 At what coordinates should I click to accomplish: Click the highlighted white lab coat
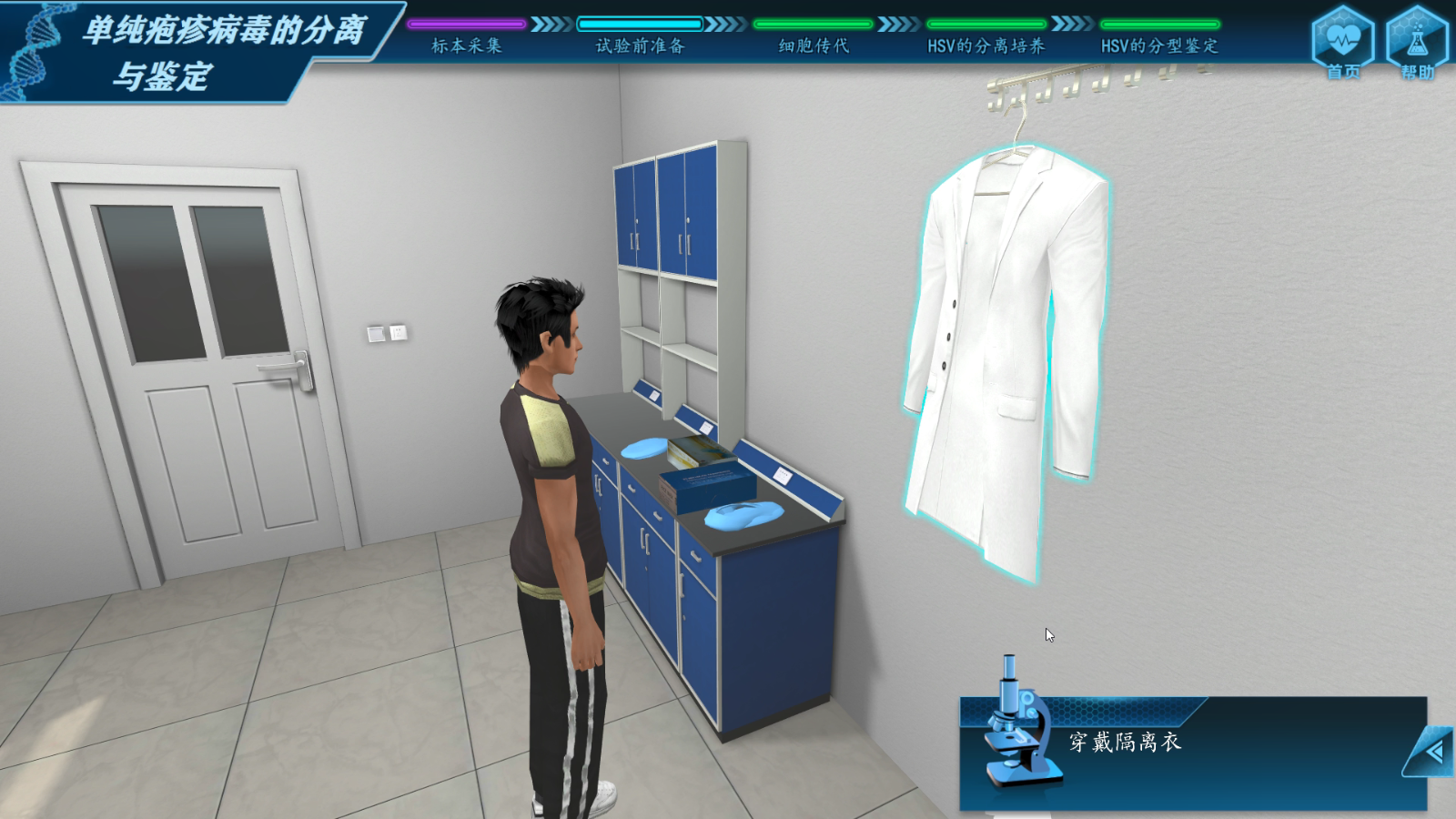click(1006, 355)
